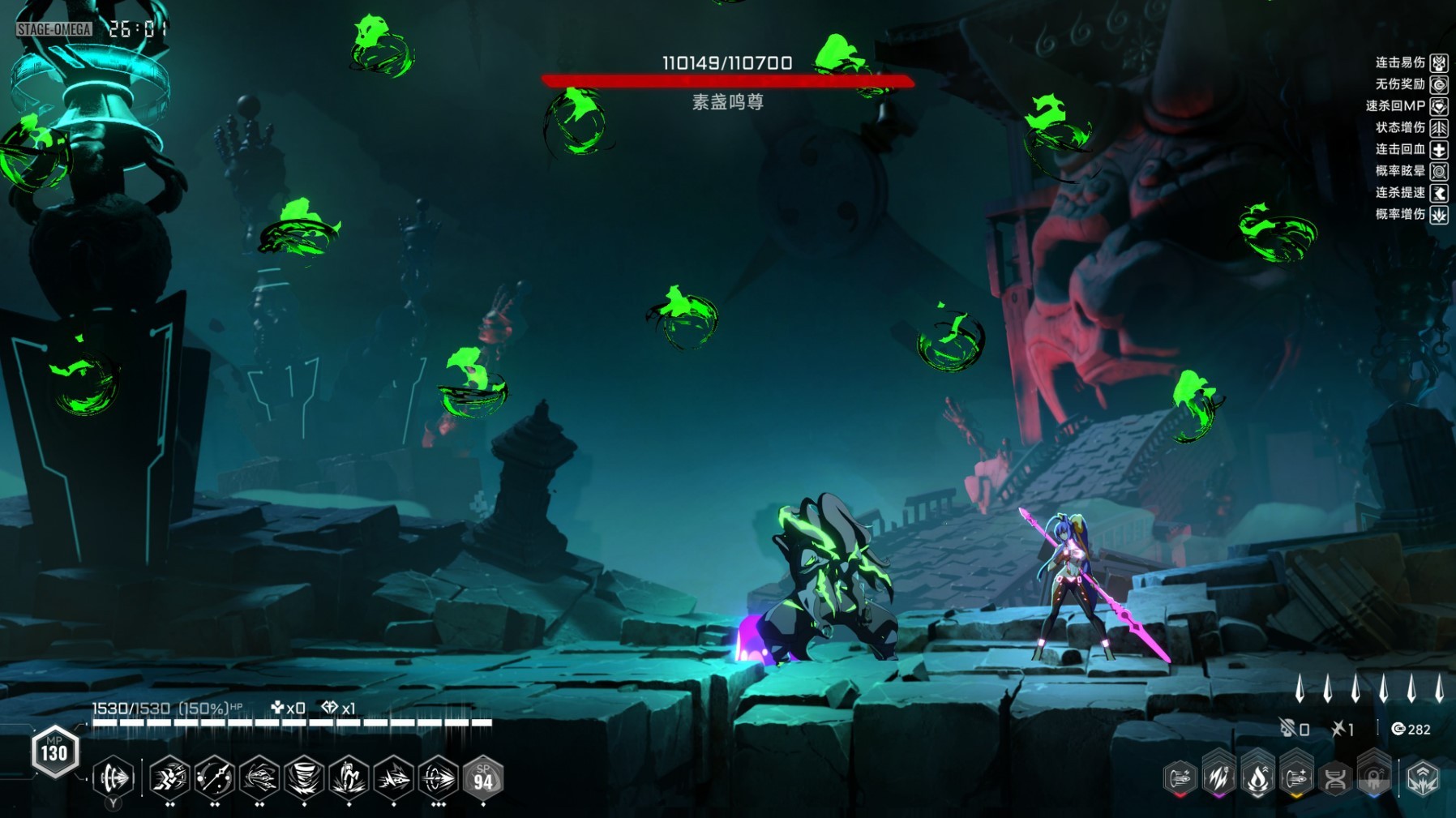Viewport: 1456px width, 818px height.
Task: Inspect the 概率增伤 burst buff icon
Action: pyautogui.click(x=1439, y=215)
